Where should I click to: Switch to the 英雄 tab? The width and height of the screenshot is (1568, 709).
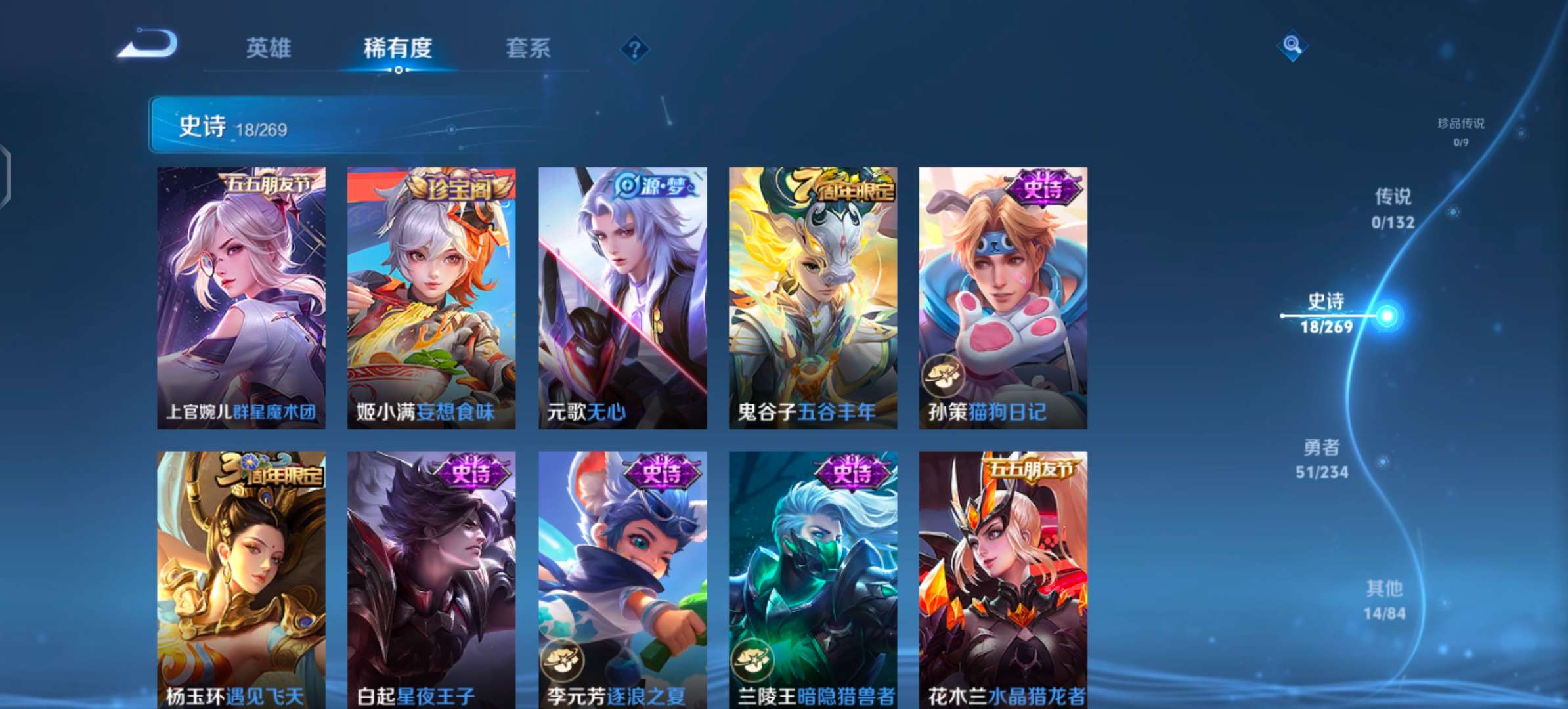coord(270,49)
